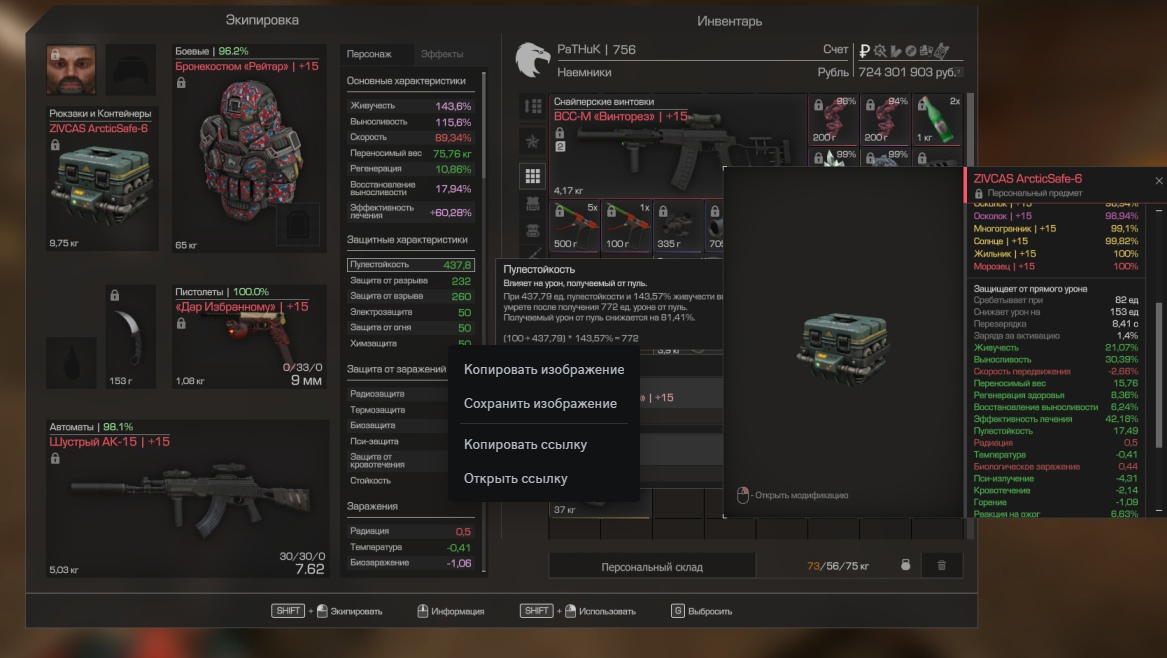1167x658 pixels.
Task: Choose "Сохранить изображение" in the context menu
Action: (540, 403)
